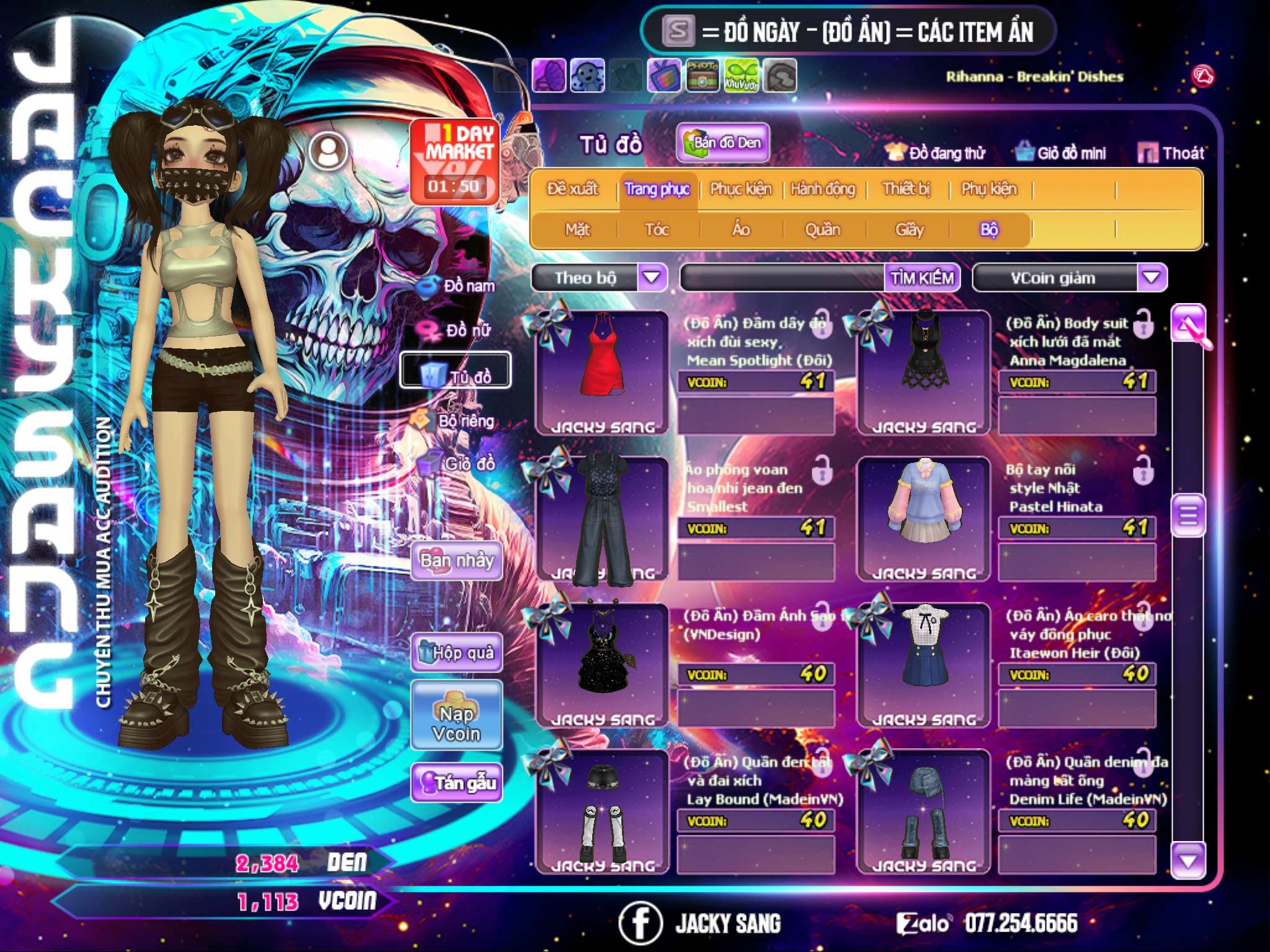Open the VCoin giảm sort dropdown
Screen dimensions: 1270x952
point(1152,277)
